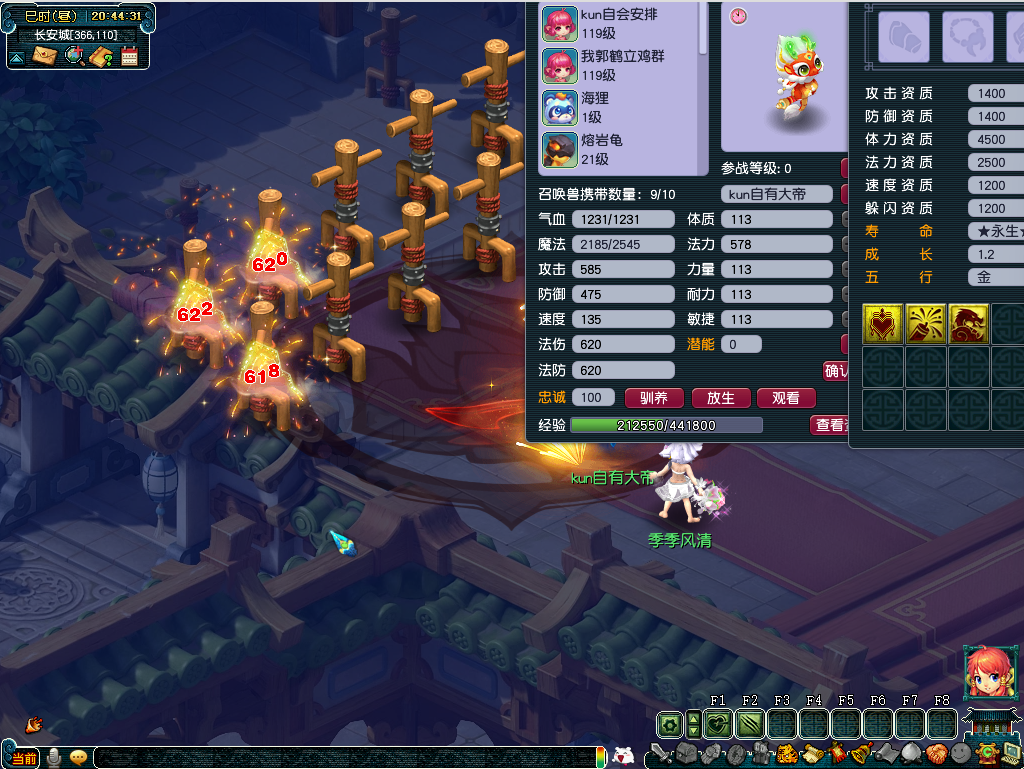Viewport: 1024px width, 769px height.
Task: Open the hotbar gear settings button
Action: click(670, 724)
